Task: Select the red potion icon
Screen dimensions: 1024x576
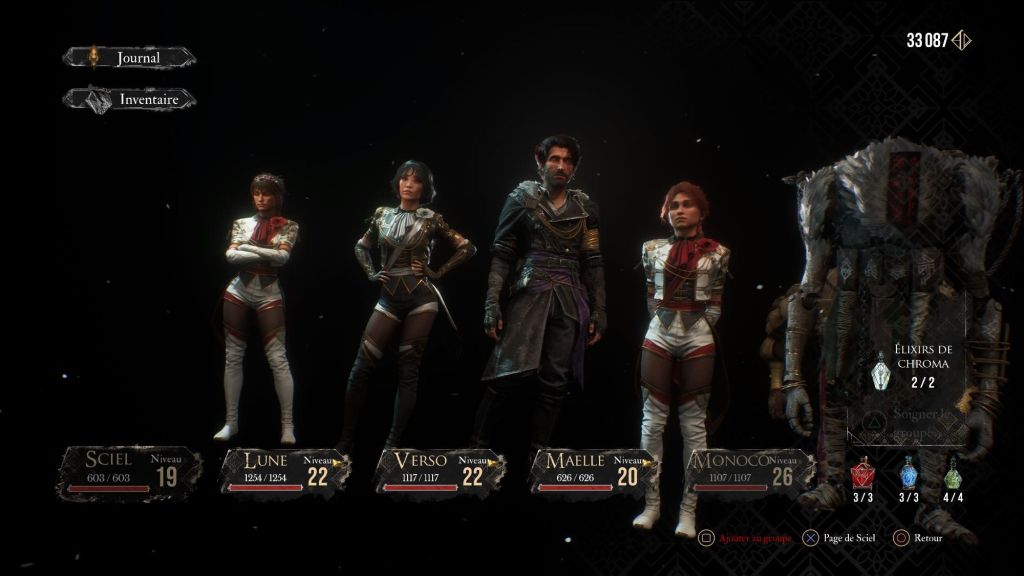Action: click(863, 470)
